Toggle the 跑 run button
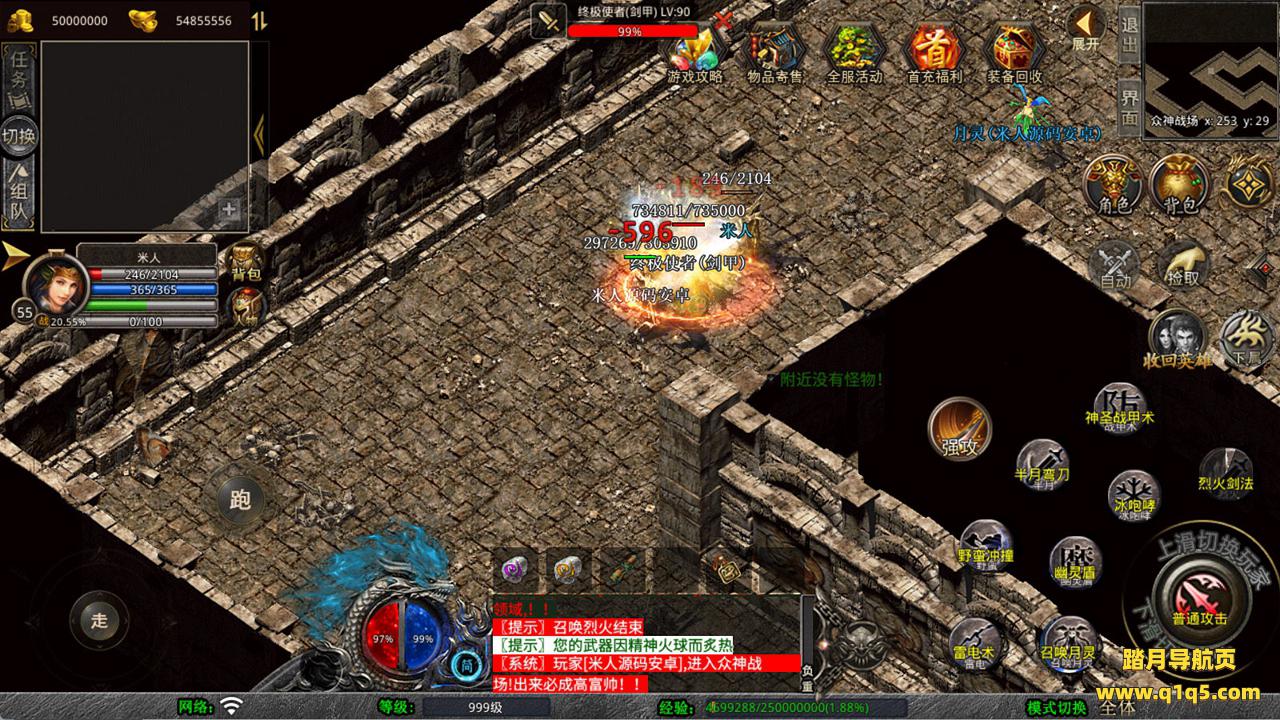Screen dimensions: 1280x720 (x=240, y=500)
